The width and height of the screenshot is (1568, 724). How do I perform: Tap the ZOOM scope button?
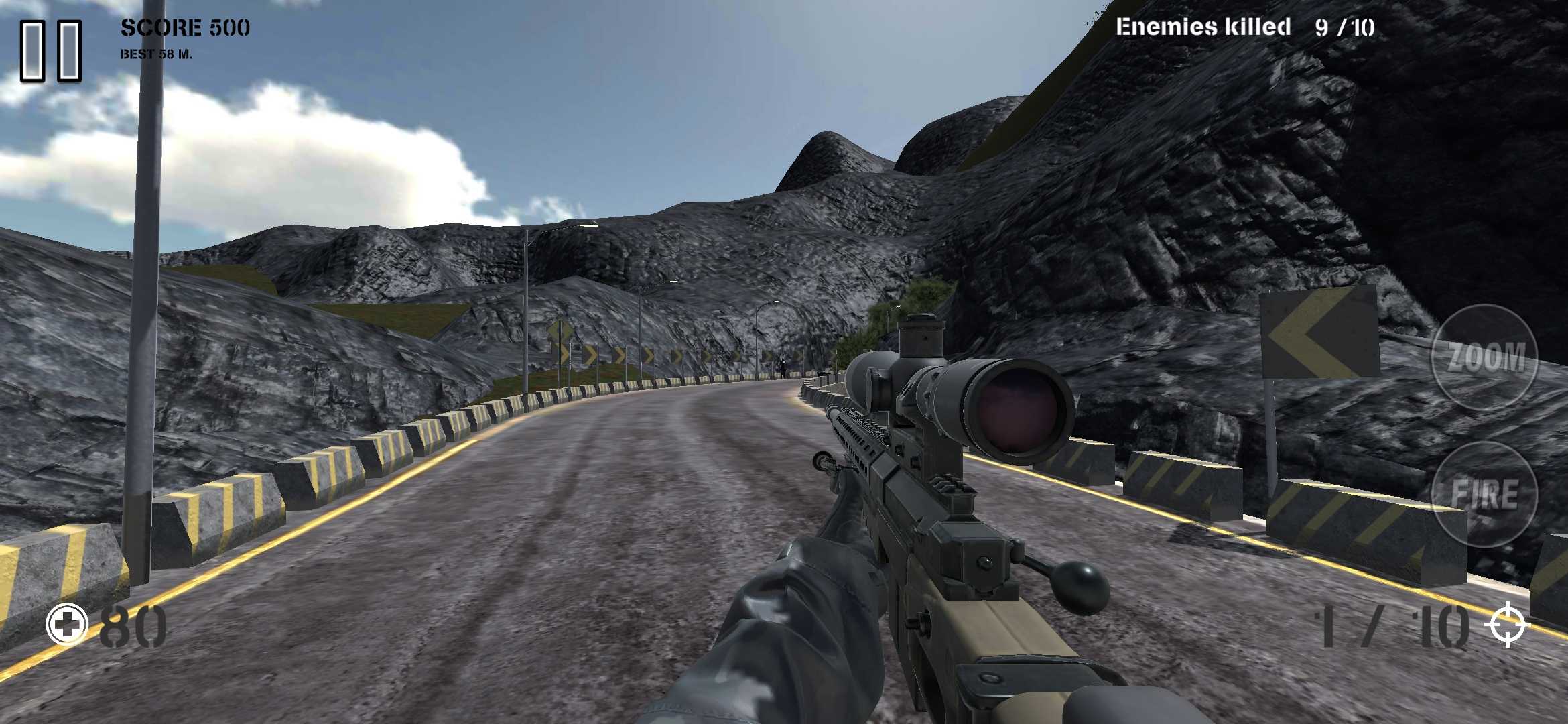[1484, 357]
